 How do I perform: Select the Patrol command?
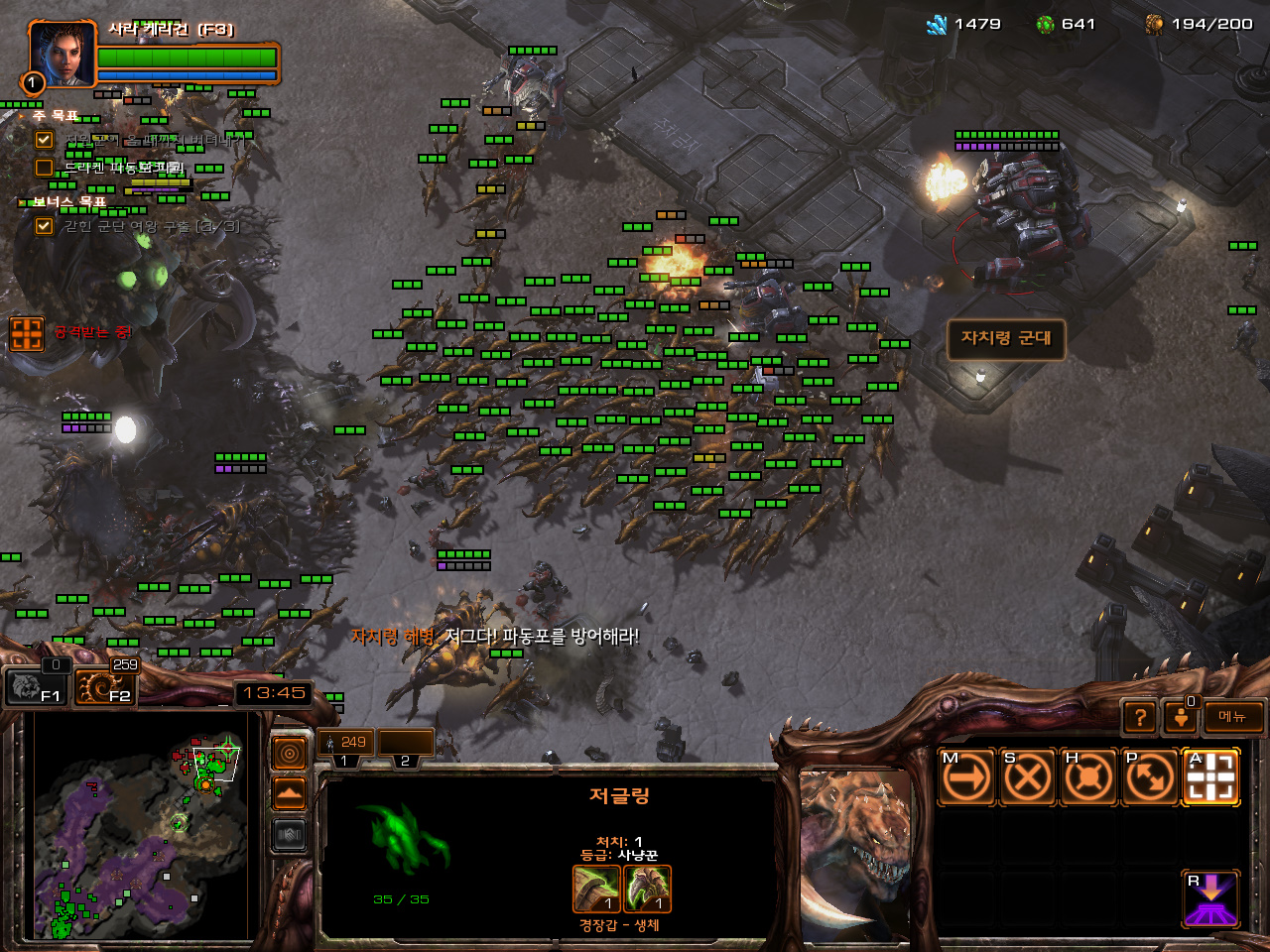[x=1150, y=777]
